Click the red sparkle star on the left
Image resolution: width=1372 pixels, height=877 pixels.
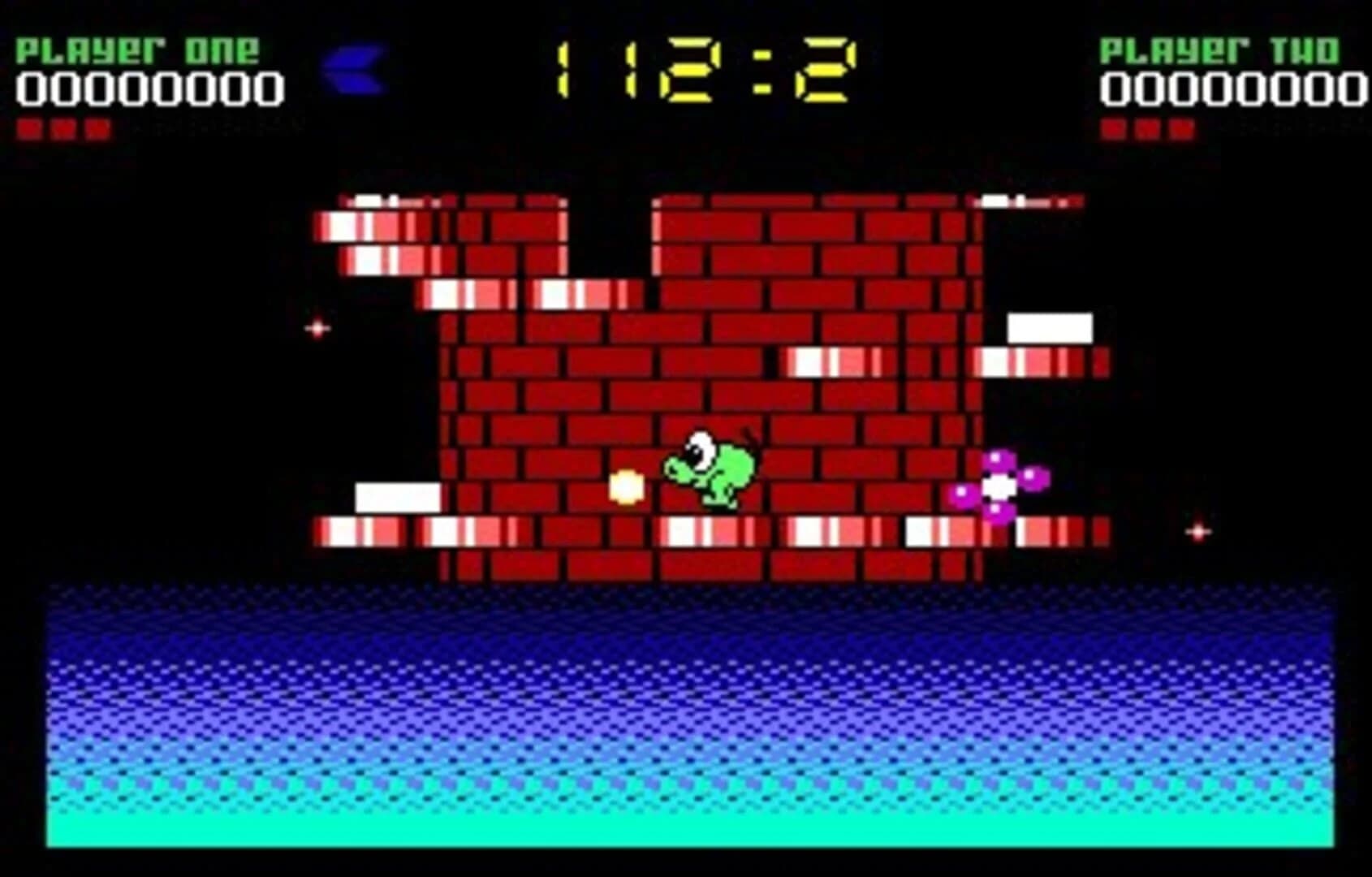point(317,329)
